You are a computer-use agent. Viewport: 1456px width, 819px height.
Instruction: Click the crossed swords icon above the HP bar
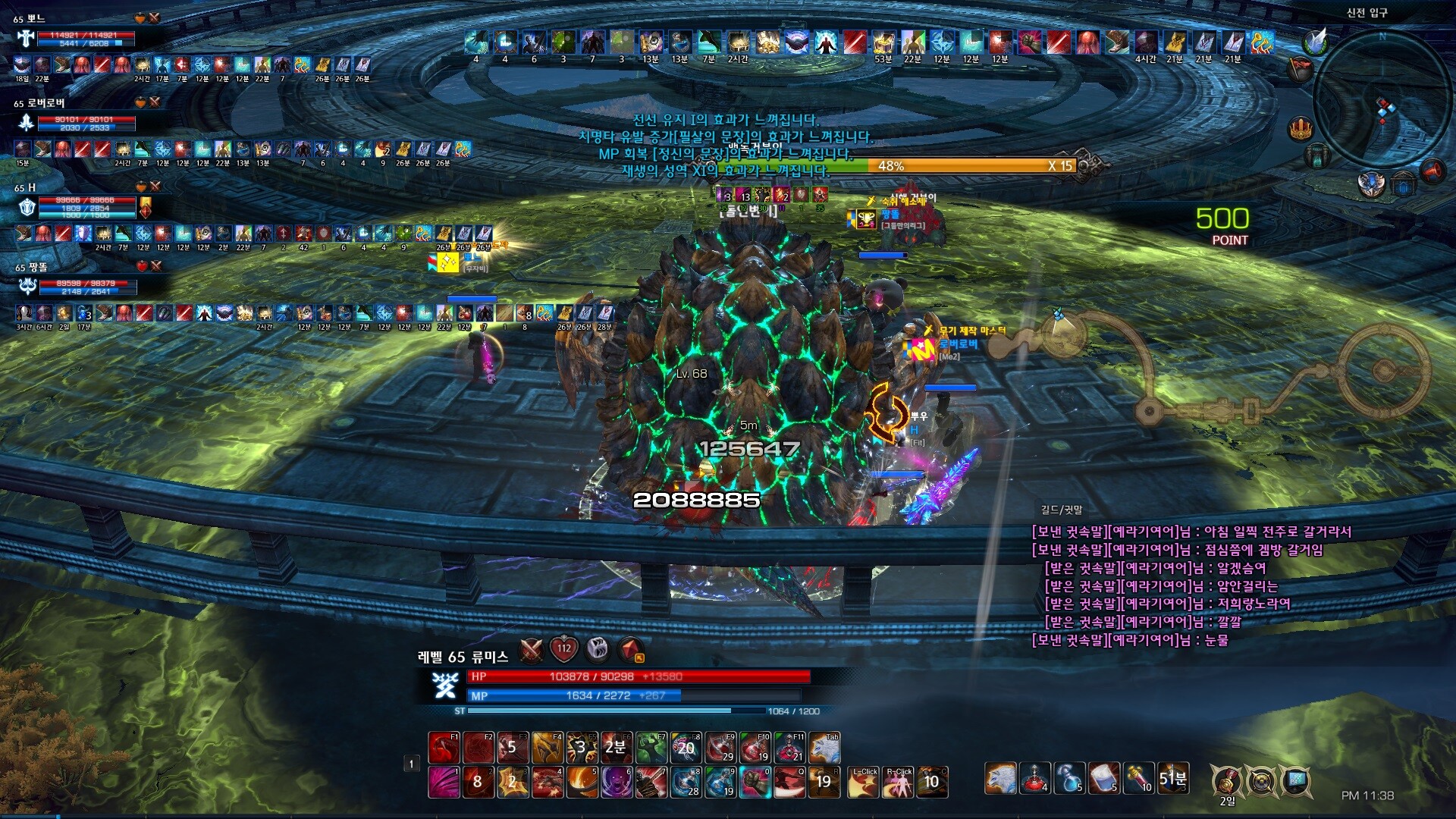[x=531, y=649]
